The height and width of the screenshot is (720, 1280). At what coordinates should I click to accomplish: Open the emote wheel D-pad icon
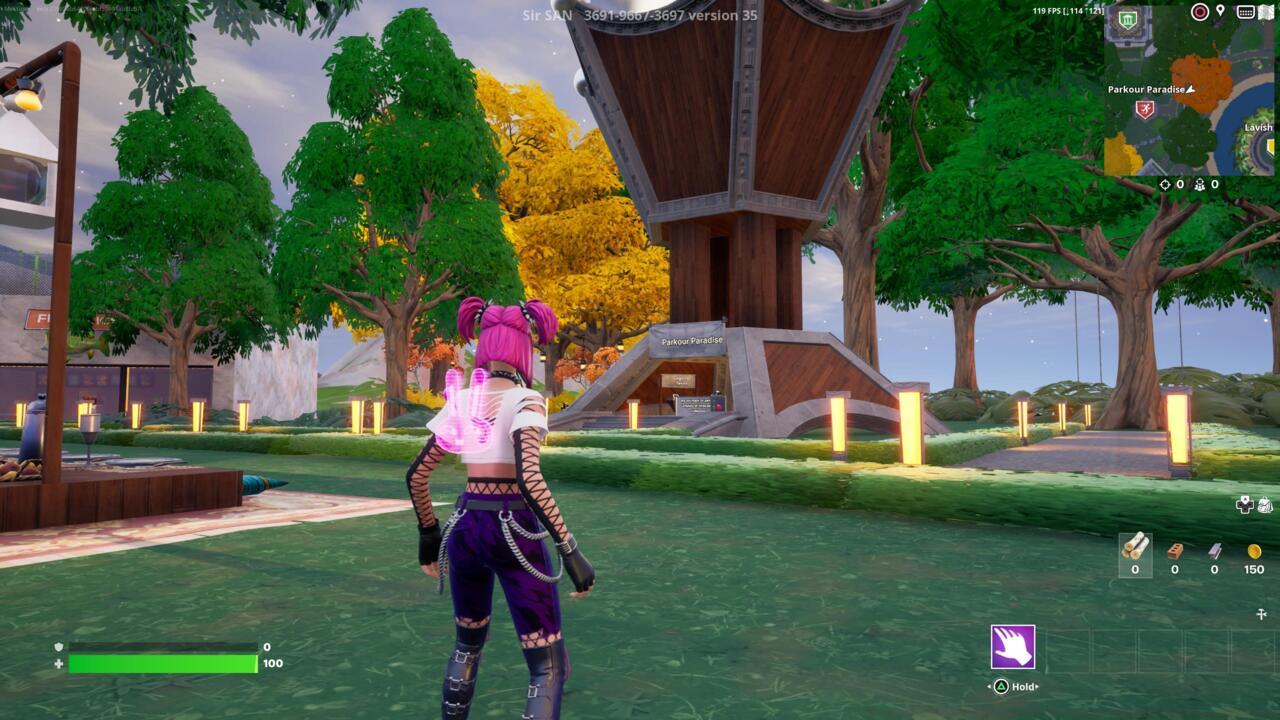[x=1244, y=505]
